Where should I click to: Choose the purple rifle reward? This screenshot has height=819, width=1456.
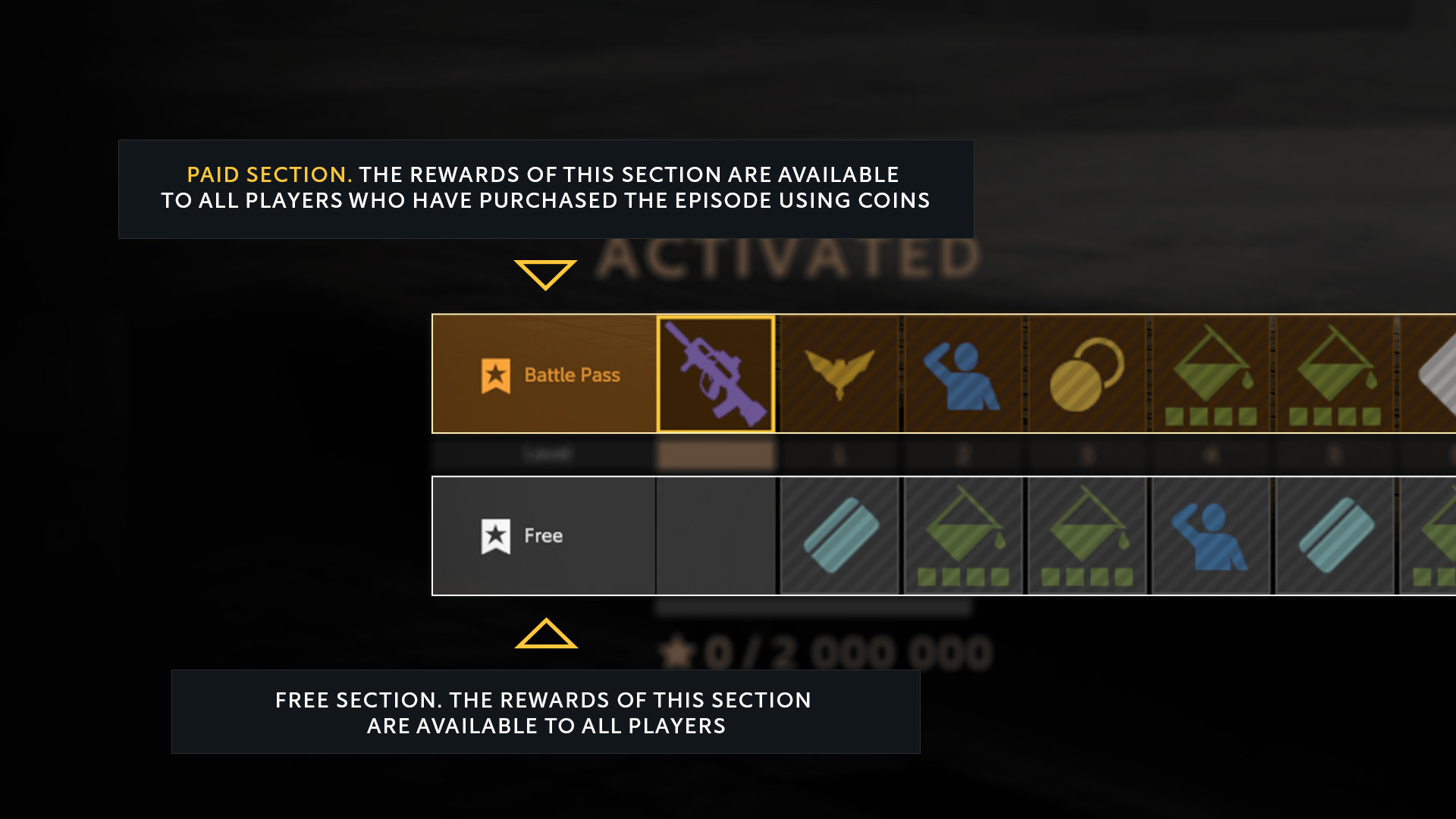716,374
